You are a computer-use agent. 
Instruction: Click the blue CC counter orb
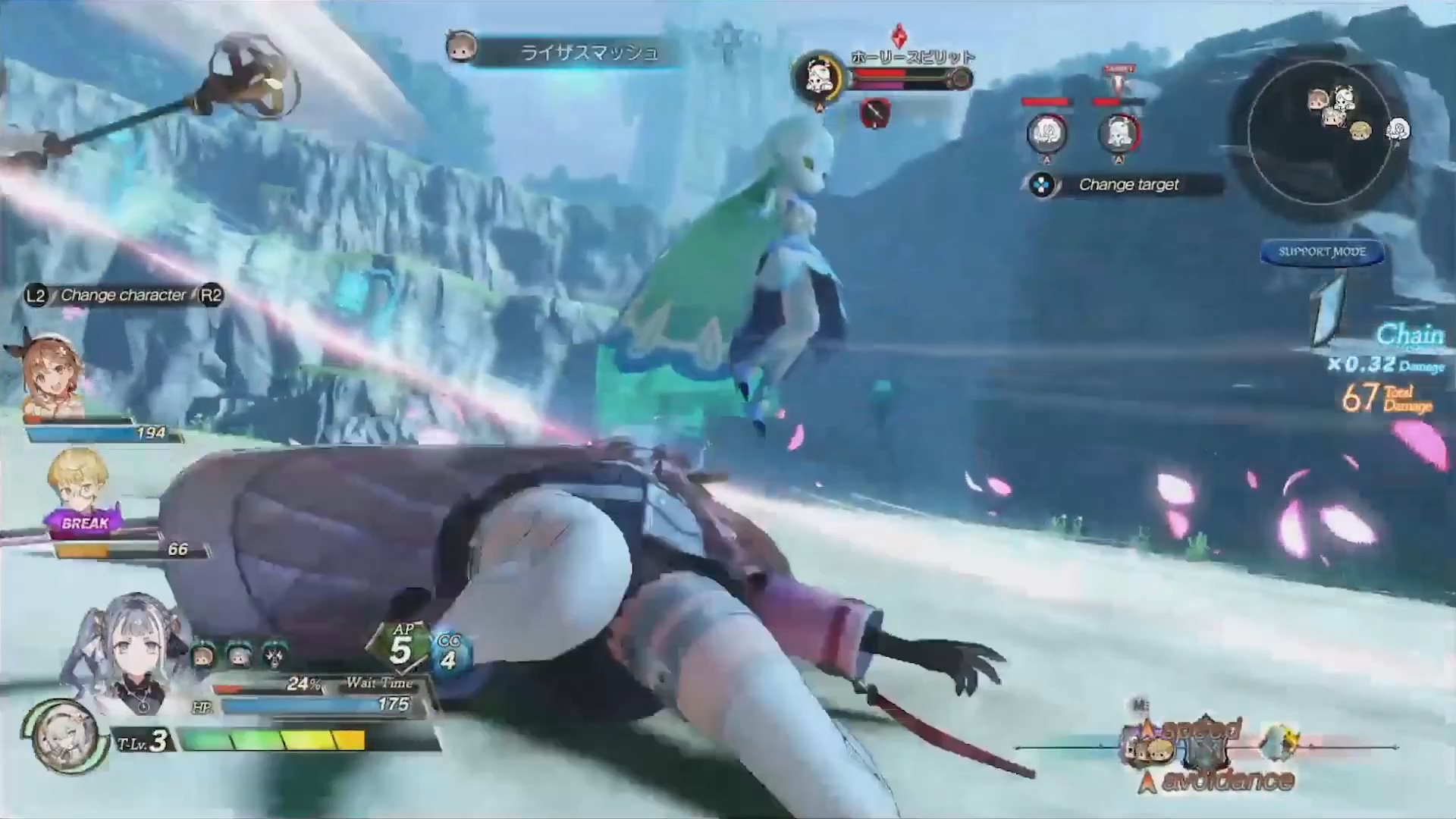pos(450,655)
